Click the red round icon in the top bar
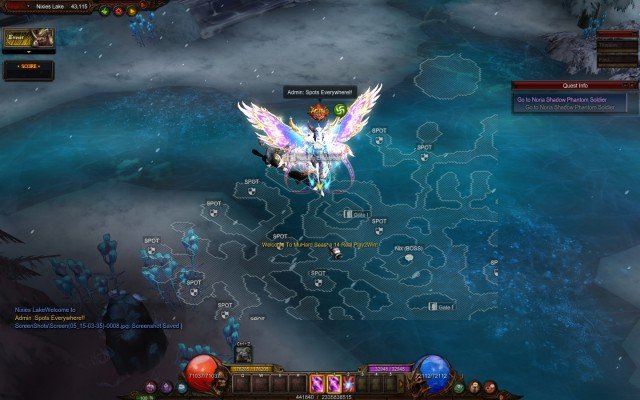The width and height of the screenshot is (640, 400). coord(118,12)
